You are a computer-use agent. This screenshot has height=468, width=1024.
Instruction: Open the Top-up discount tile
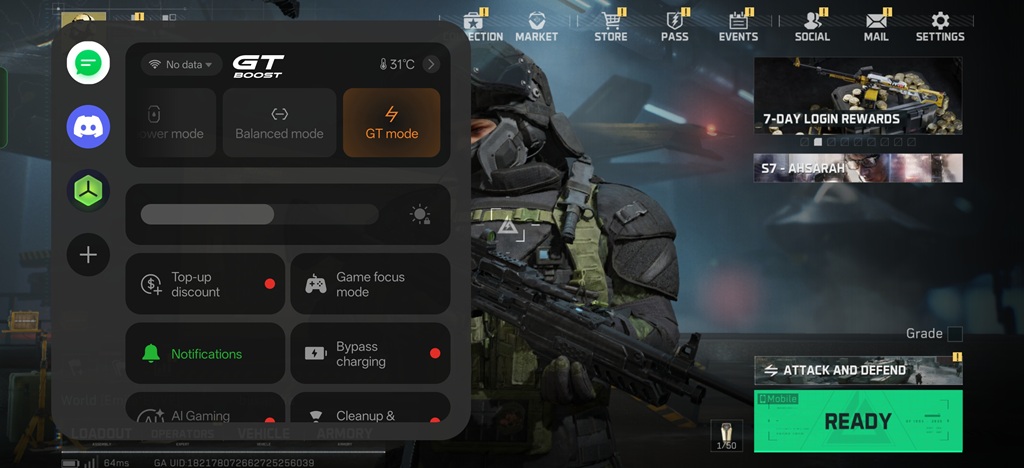point(205,284)
